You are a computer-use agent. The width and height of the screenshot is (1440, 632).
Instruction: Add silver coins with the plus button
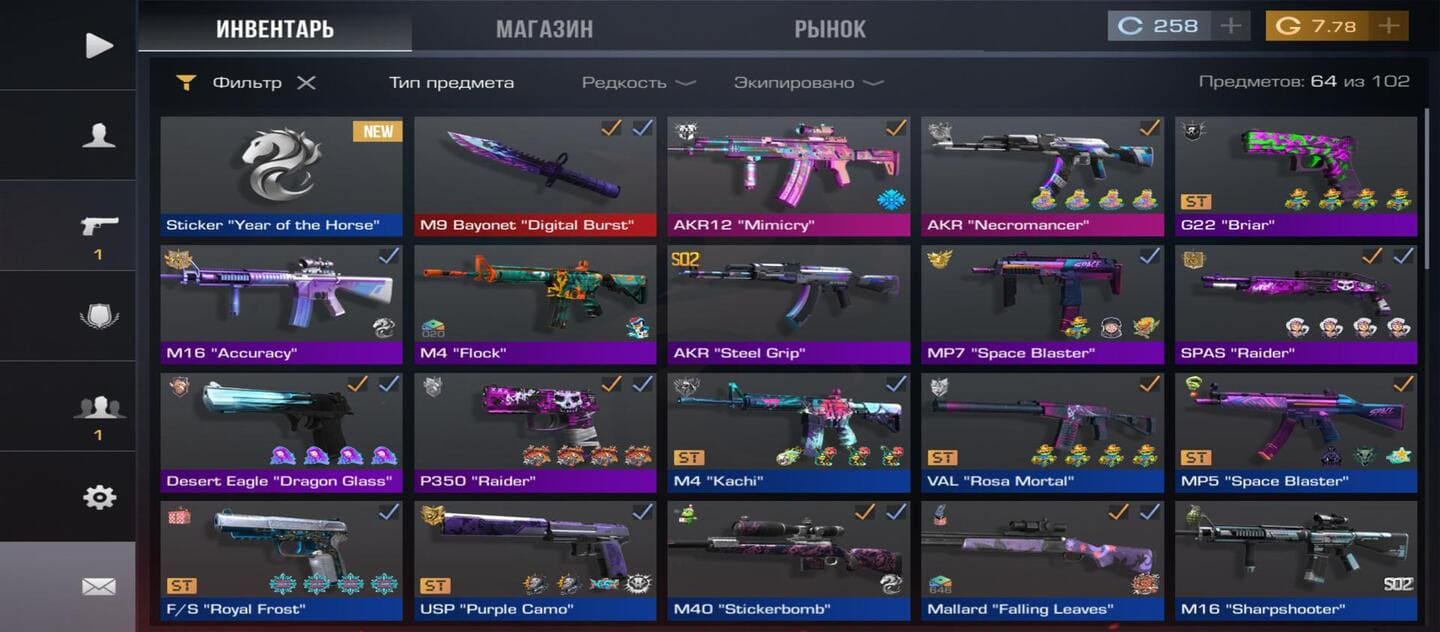pos(1230,26)
